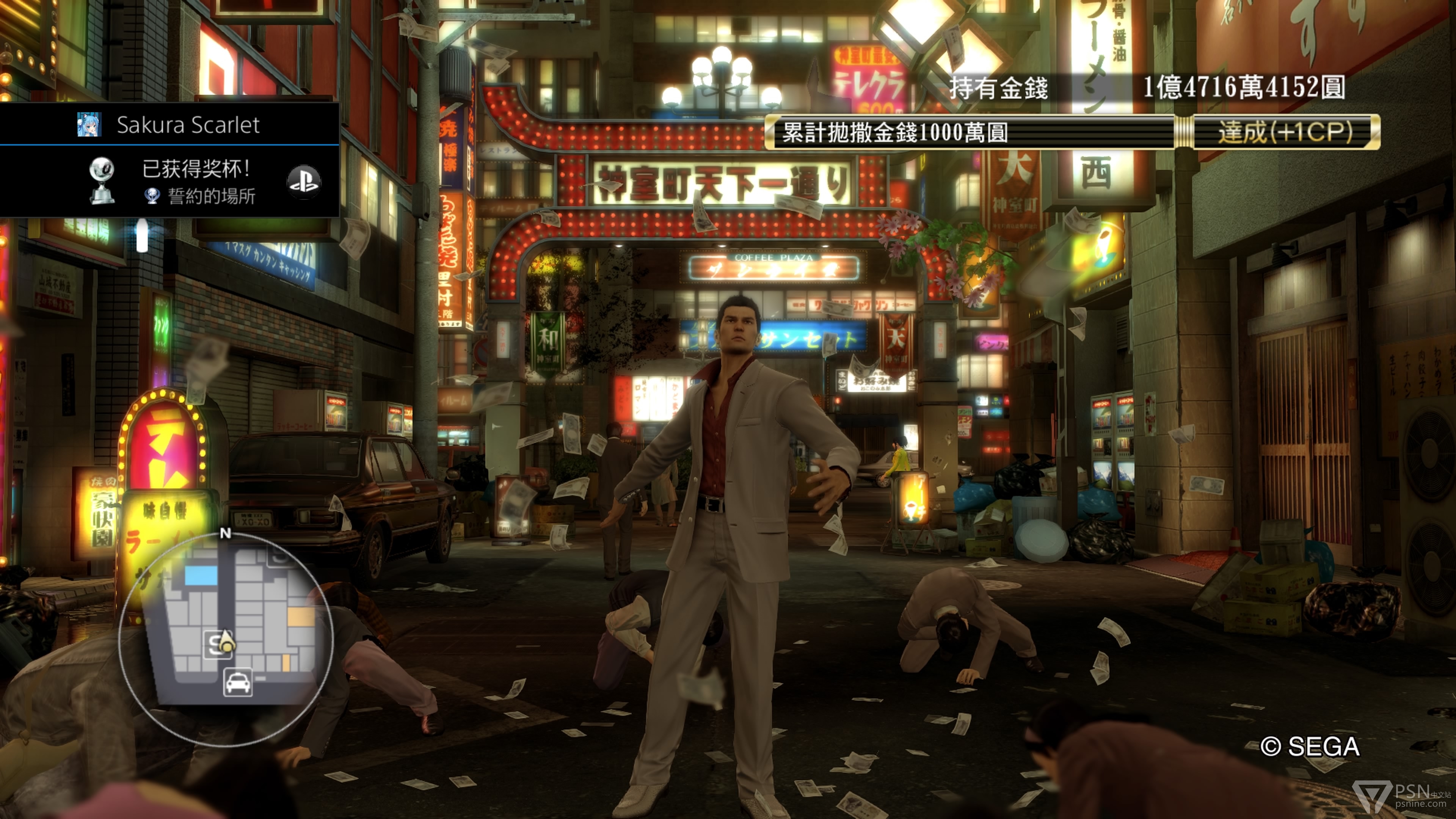This screenshot has height=819, width=1456.
Task: Click the Sakura Scarlet avatar icon
Action: 89,124
